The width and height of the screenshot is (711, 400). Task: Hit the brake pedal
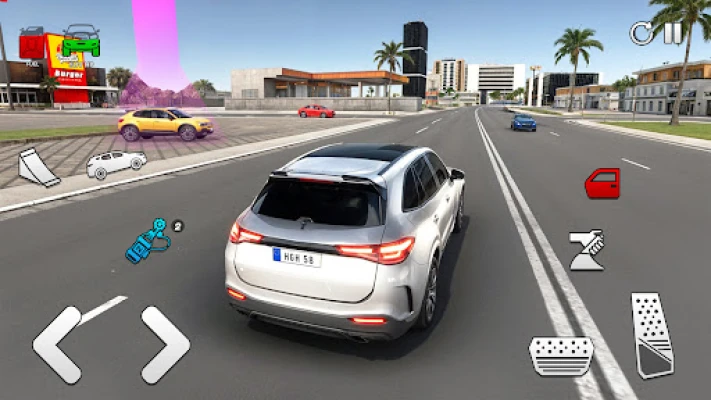[561, 355]
